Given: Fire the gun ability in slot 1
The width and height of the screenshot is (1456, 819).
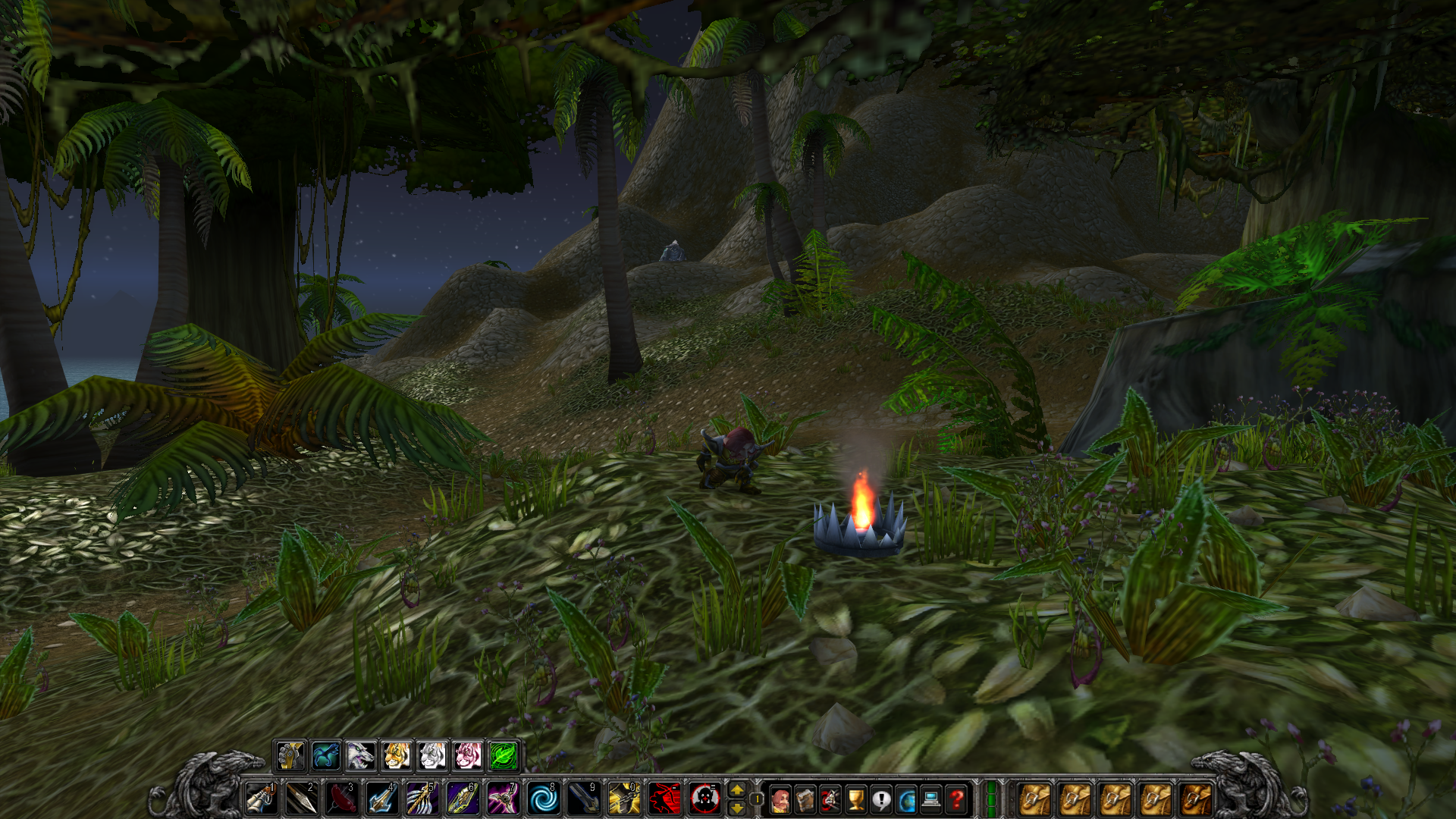Looking at the screenshot, I should pos(262,799).
